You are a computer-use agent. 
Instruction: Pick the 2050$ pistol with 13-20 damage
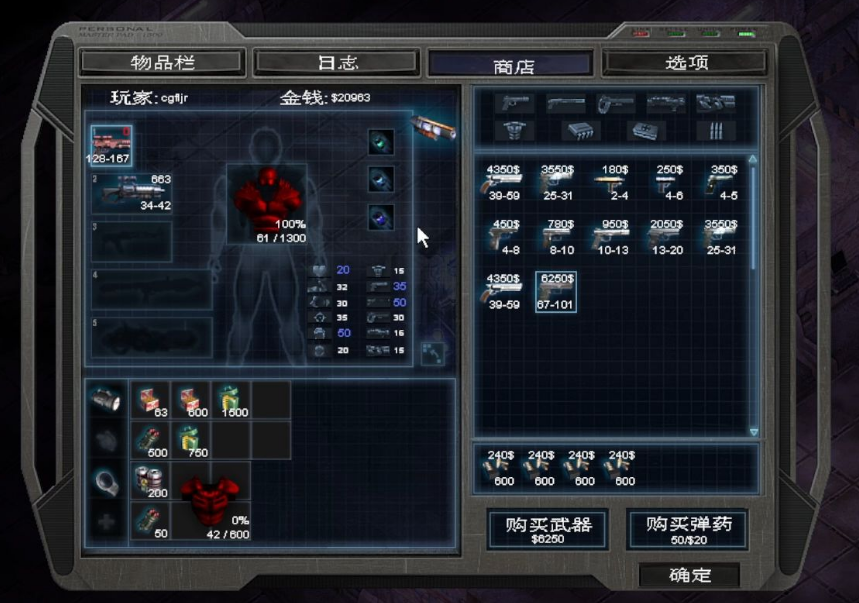(x=665, y=236)
